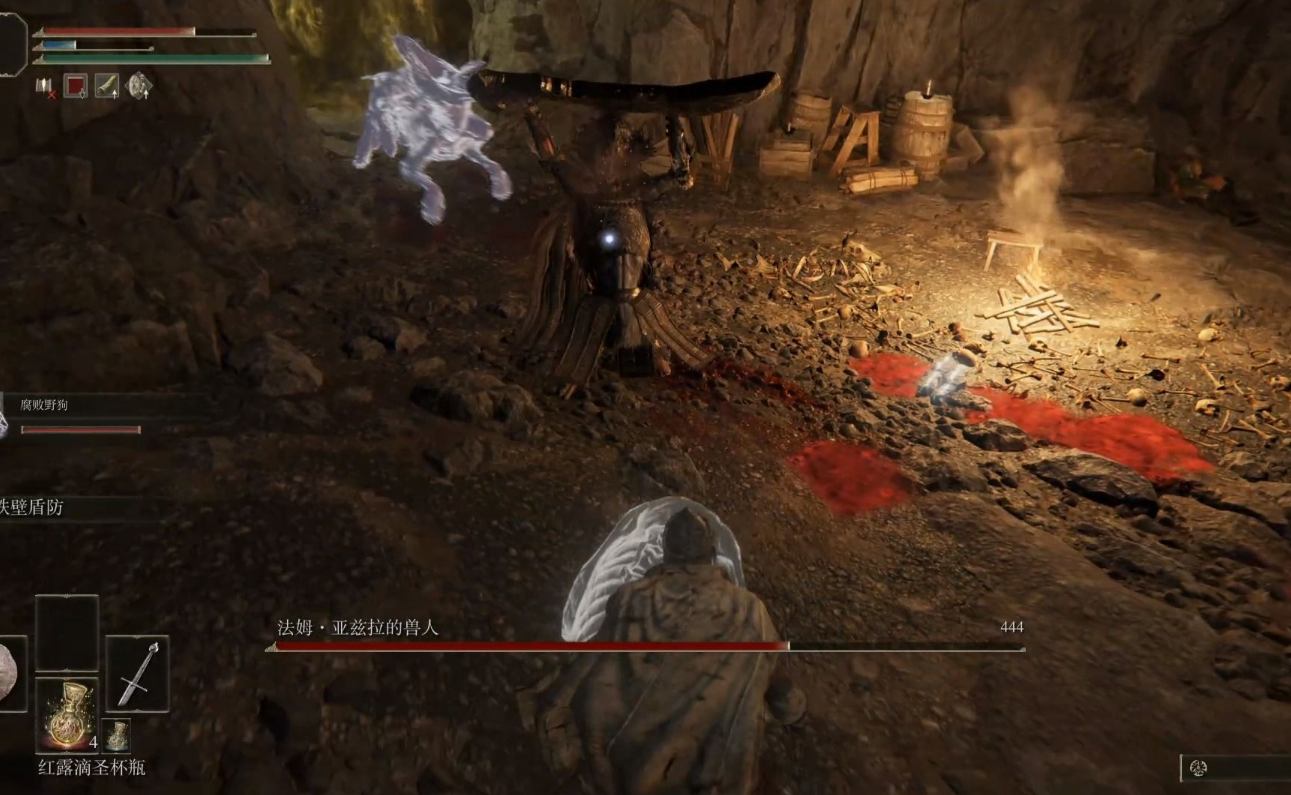
Task: Select the sword weapon slot
Action: [137, 674]
